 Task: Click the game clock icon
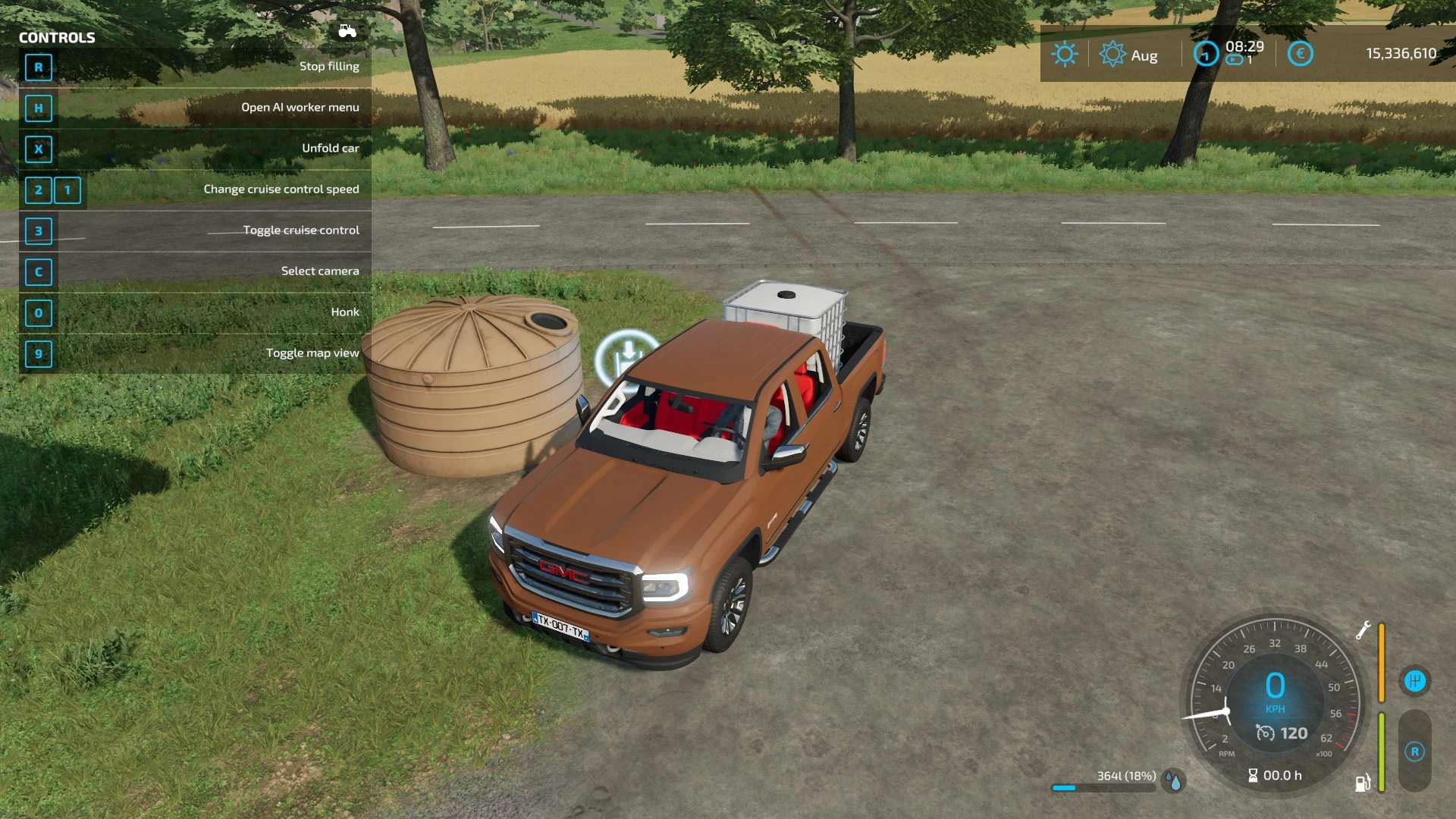(x=1206, y=54)
